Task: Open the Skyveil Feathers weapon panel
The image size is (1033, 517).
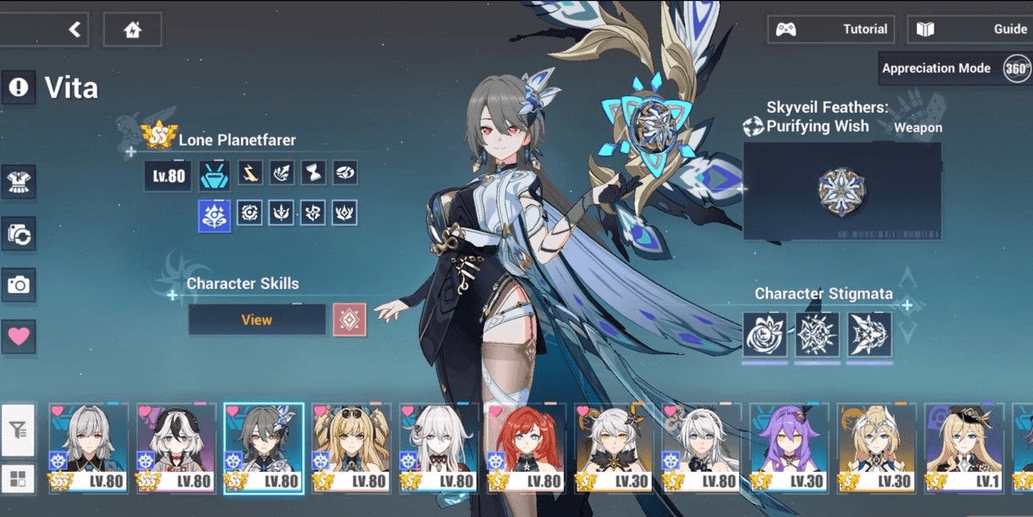Action: tap(841, 190)
